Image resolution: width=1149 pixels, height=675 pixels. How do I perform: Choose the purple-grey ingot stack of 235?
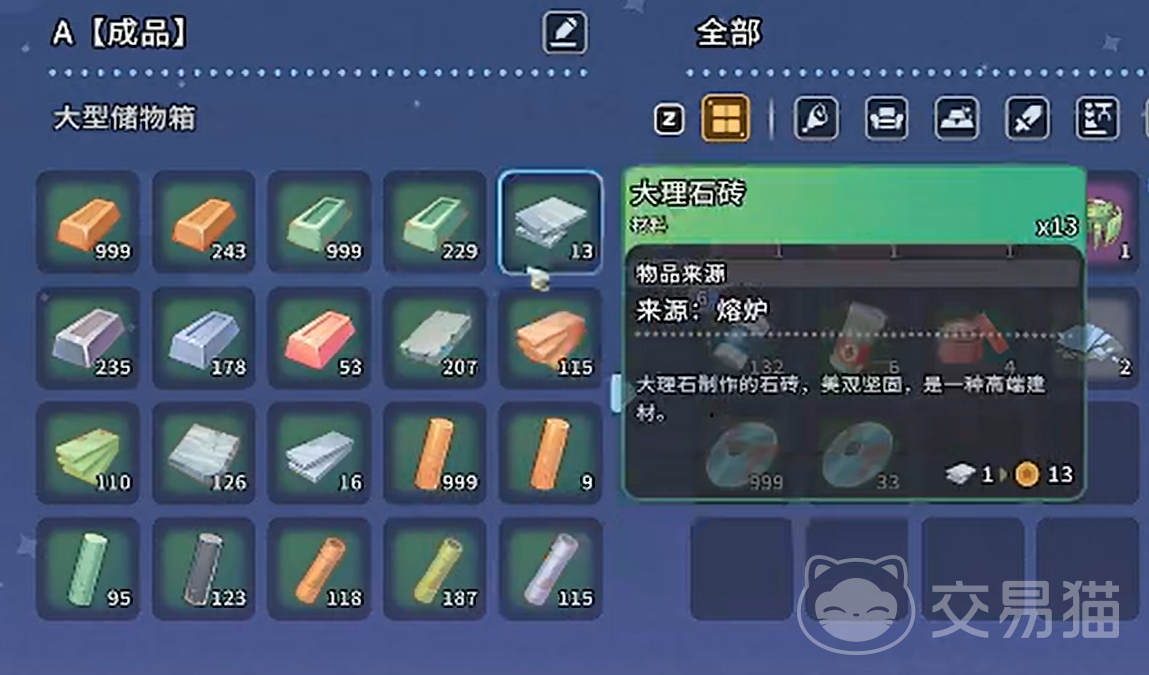click(88, 338)
